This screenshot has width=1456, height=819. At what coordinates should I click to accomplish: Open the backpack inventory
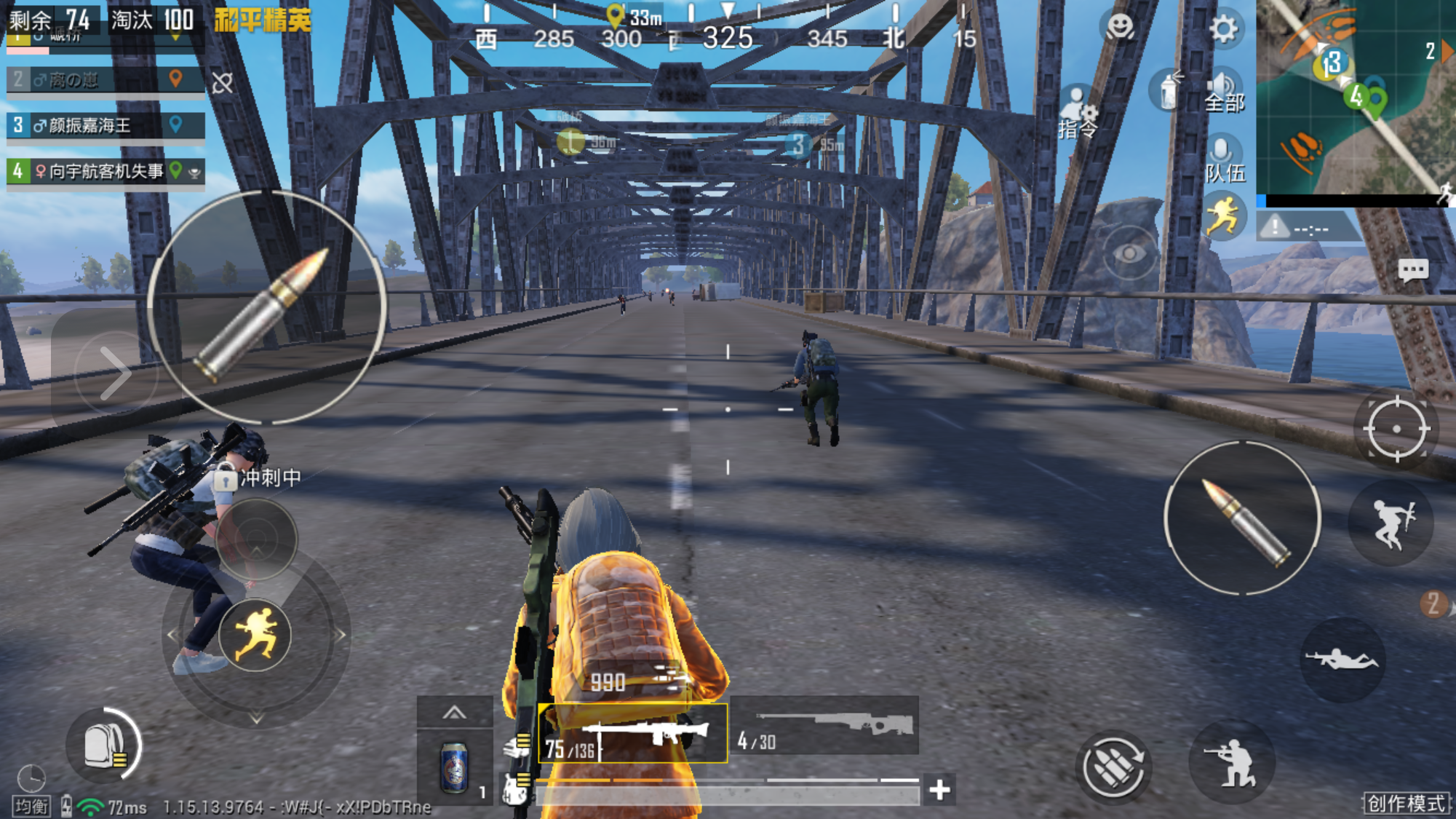click(104, 745)
